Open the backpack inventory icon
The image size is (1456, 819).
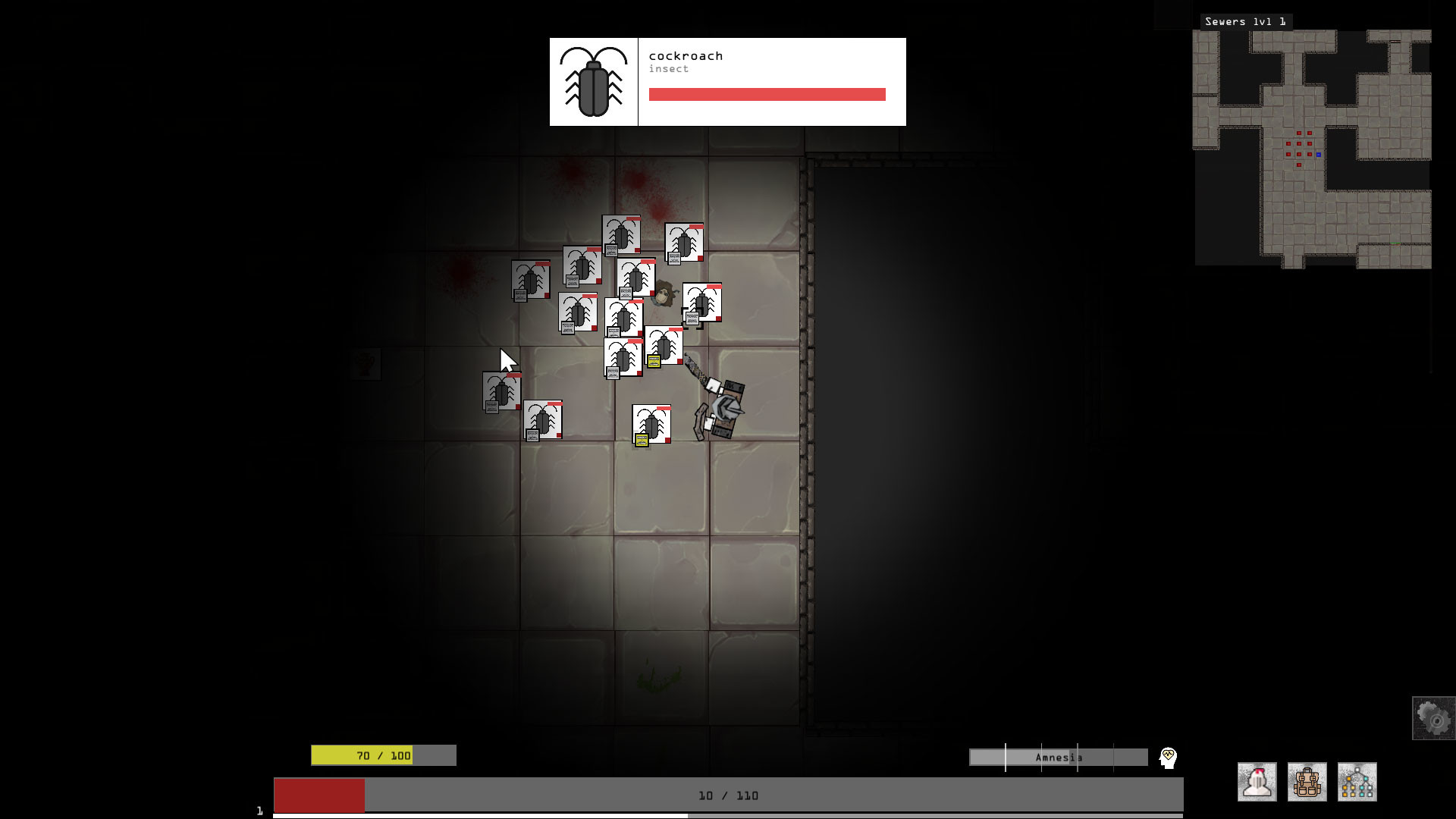1306,781
